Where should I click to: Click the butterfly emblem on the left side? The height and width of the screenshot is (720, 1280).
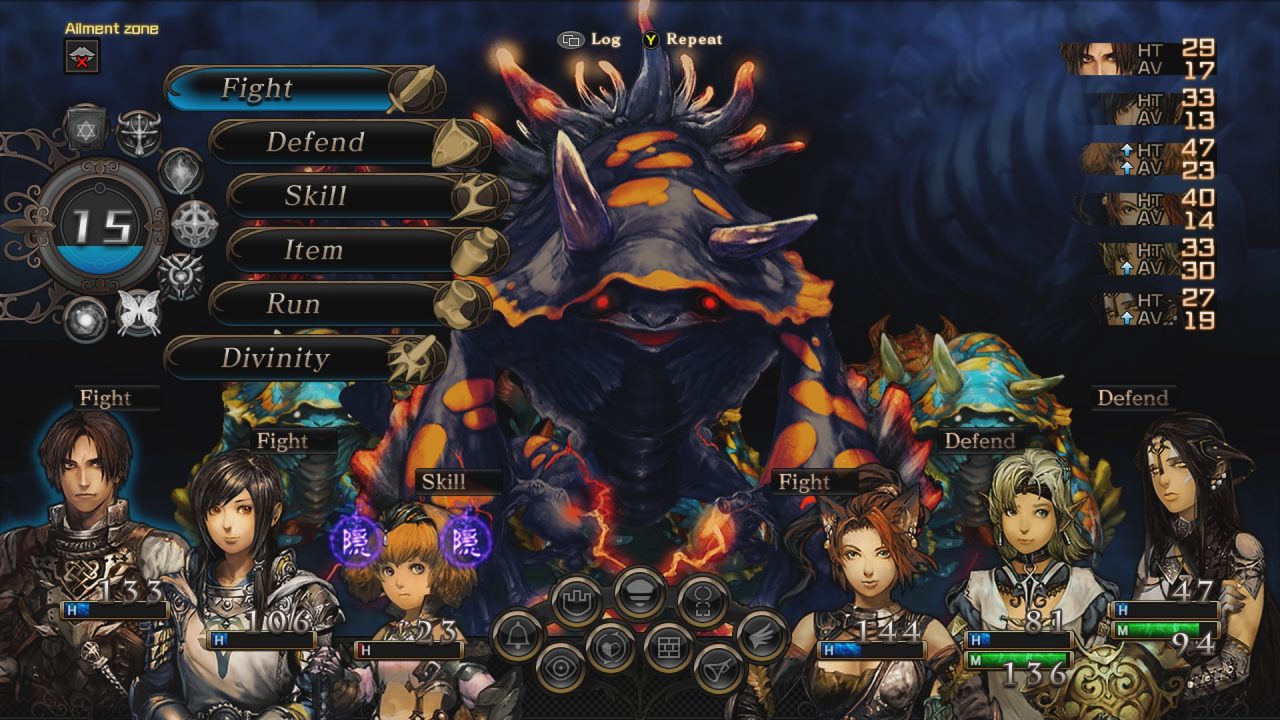(139, 309)
